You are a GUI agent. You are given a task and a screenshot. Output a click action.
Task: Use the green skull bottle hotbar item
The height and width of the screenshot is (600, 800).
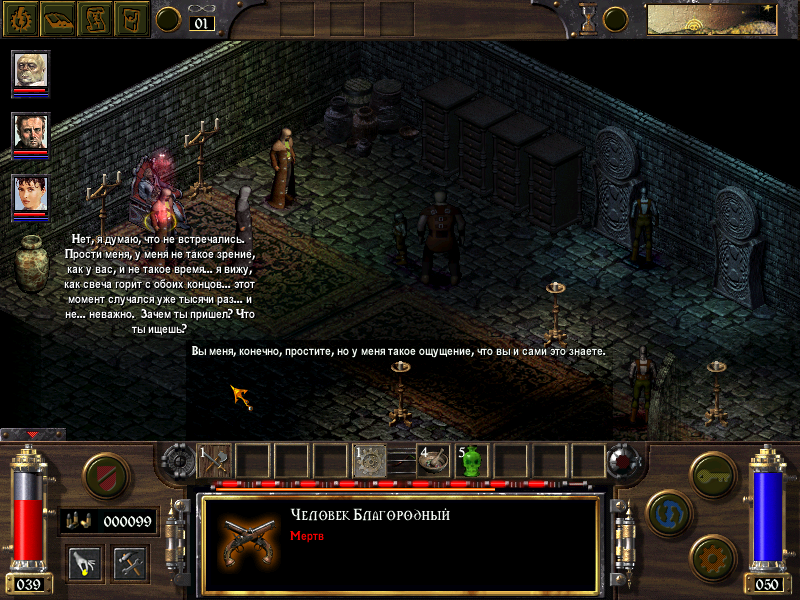472,460
